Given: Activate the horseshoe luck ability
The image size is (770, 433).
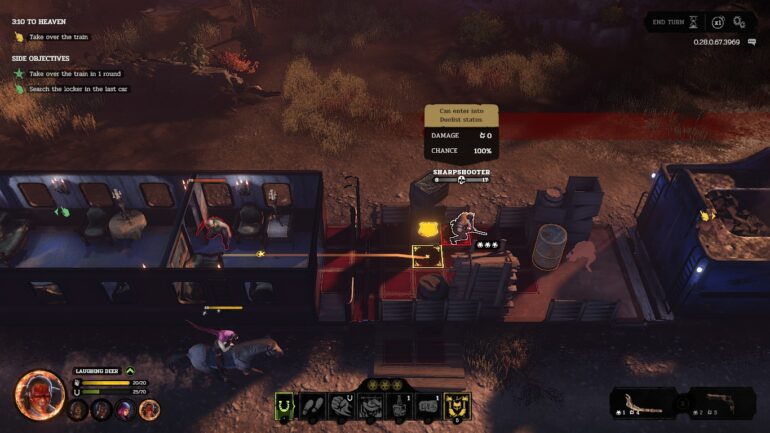Looking at the screenshot, I should (286, 406).
